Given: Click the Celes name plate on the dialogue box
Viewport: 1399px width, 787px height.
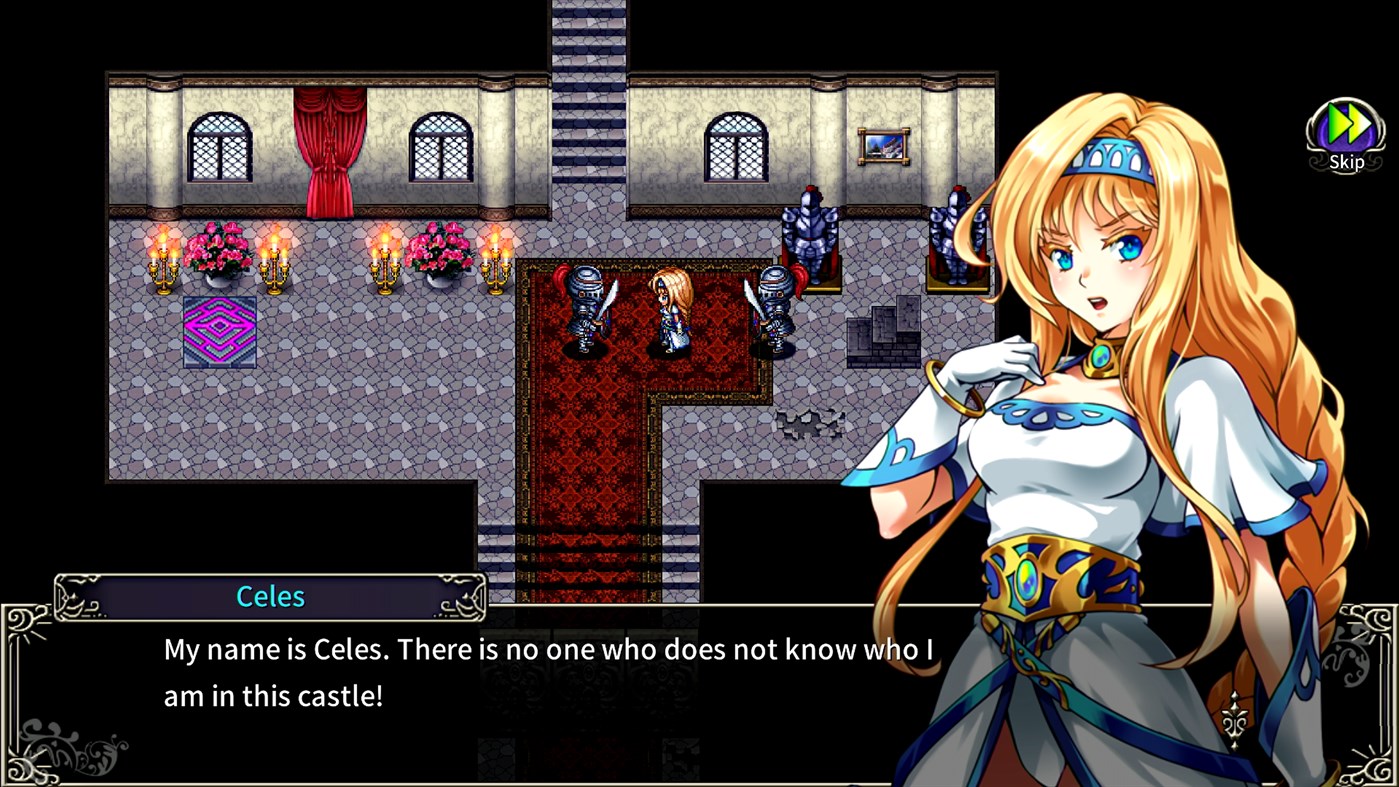Looking at the screenshot, I should coord(270,597).
